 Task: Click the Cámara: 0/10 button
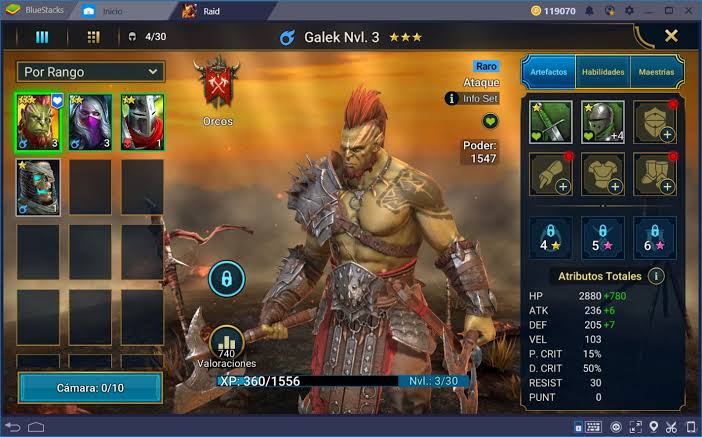point(90,388)
